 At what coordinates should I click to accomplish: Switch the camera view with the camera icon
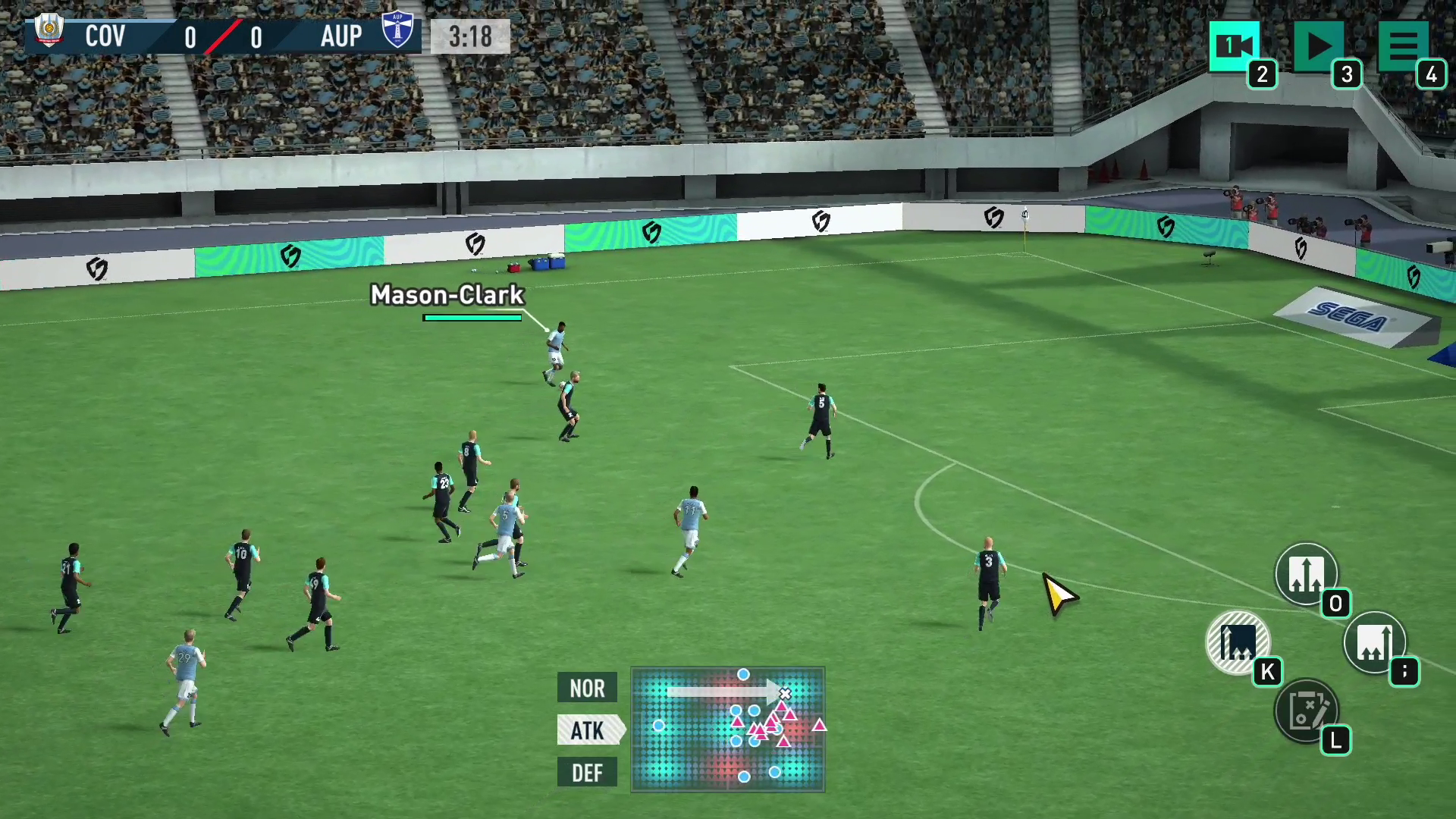tap(1234, 45)
